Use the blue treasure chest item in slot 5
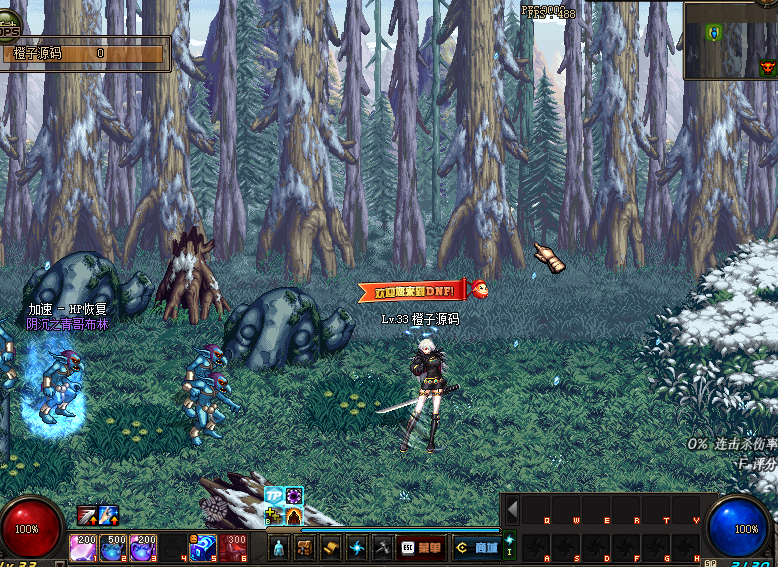778x567 pixels. tap(203, 547)
